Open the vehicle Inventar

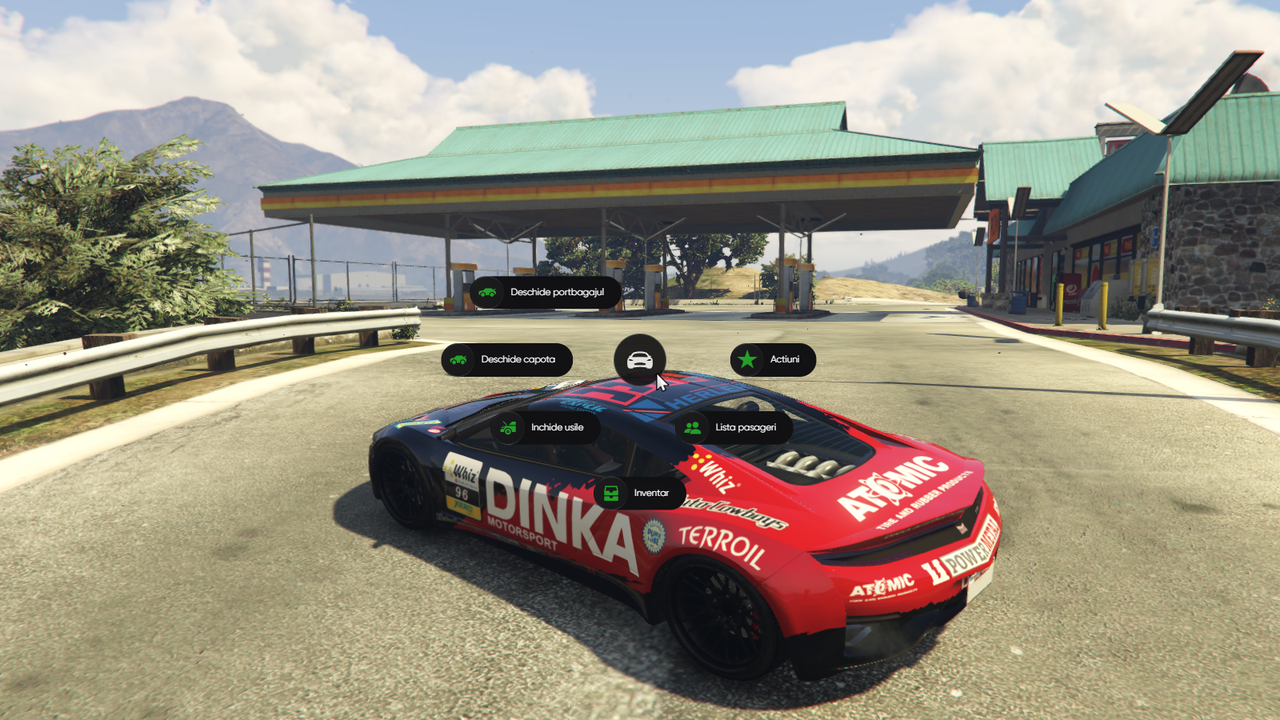[x=640, y=493]
